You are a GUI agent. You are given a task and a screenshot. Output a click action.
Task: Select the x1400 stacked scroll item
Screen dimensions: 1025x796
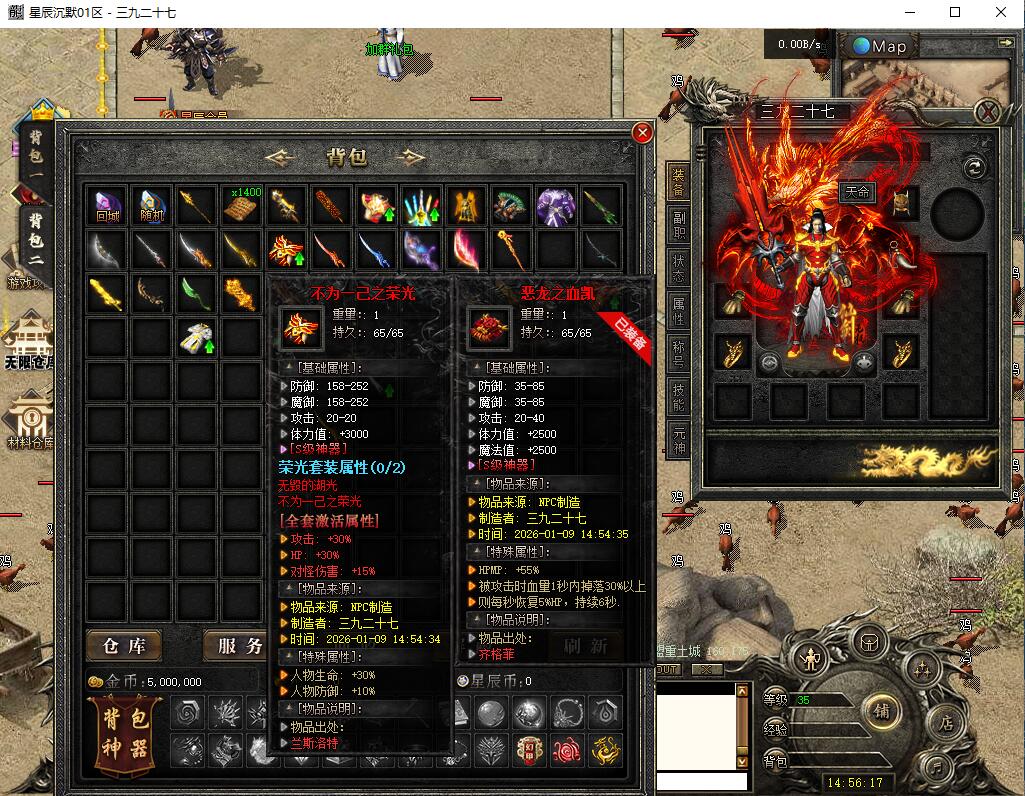241,206
